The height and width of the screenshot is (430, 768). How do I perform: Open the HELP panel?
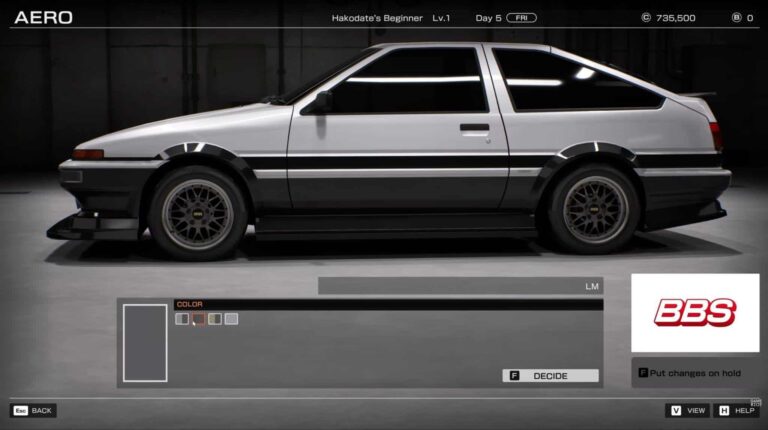738,411
